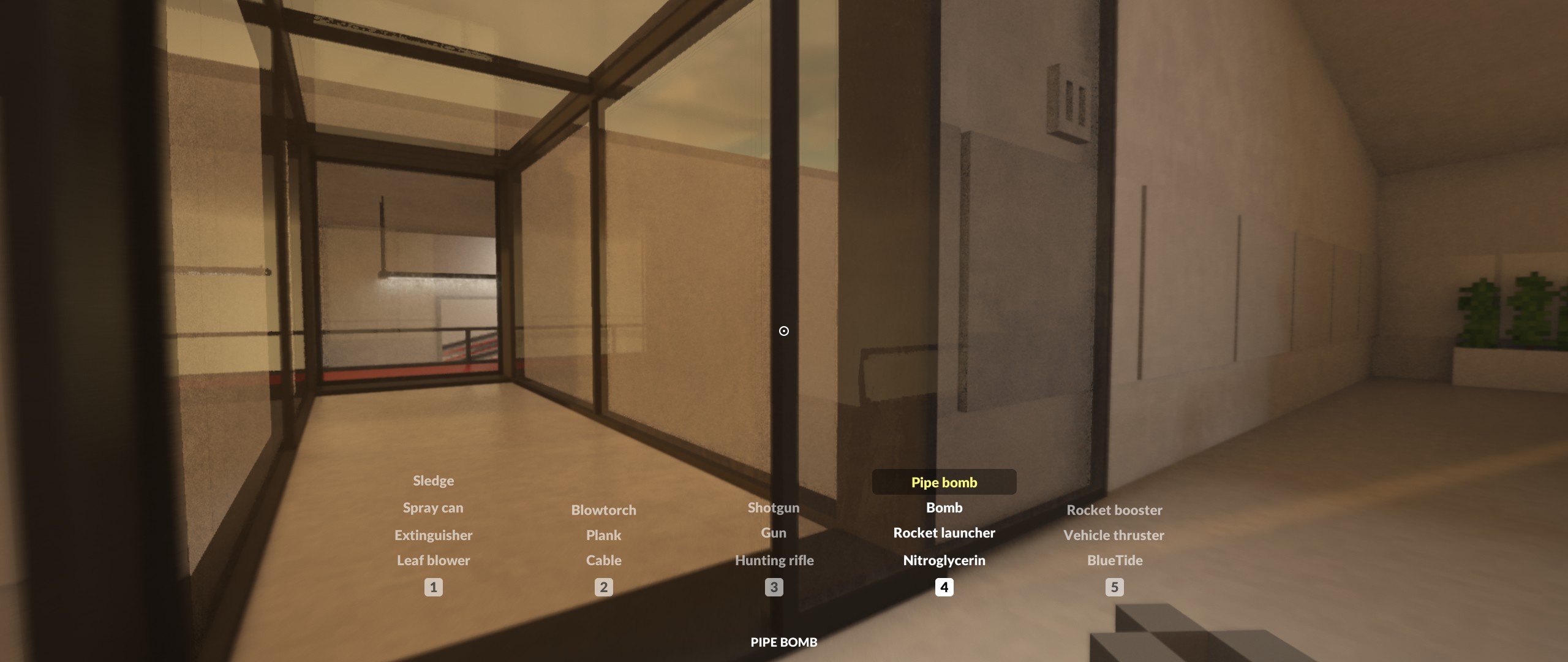Confirm the highlighted Pipe bomb selection
Viewport: 1568px width, 662px height.
pos(944,482)
